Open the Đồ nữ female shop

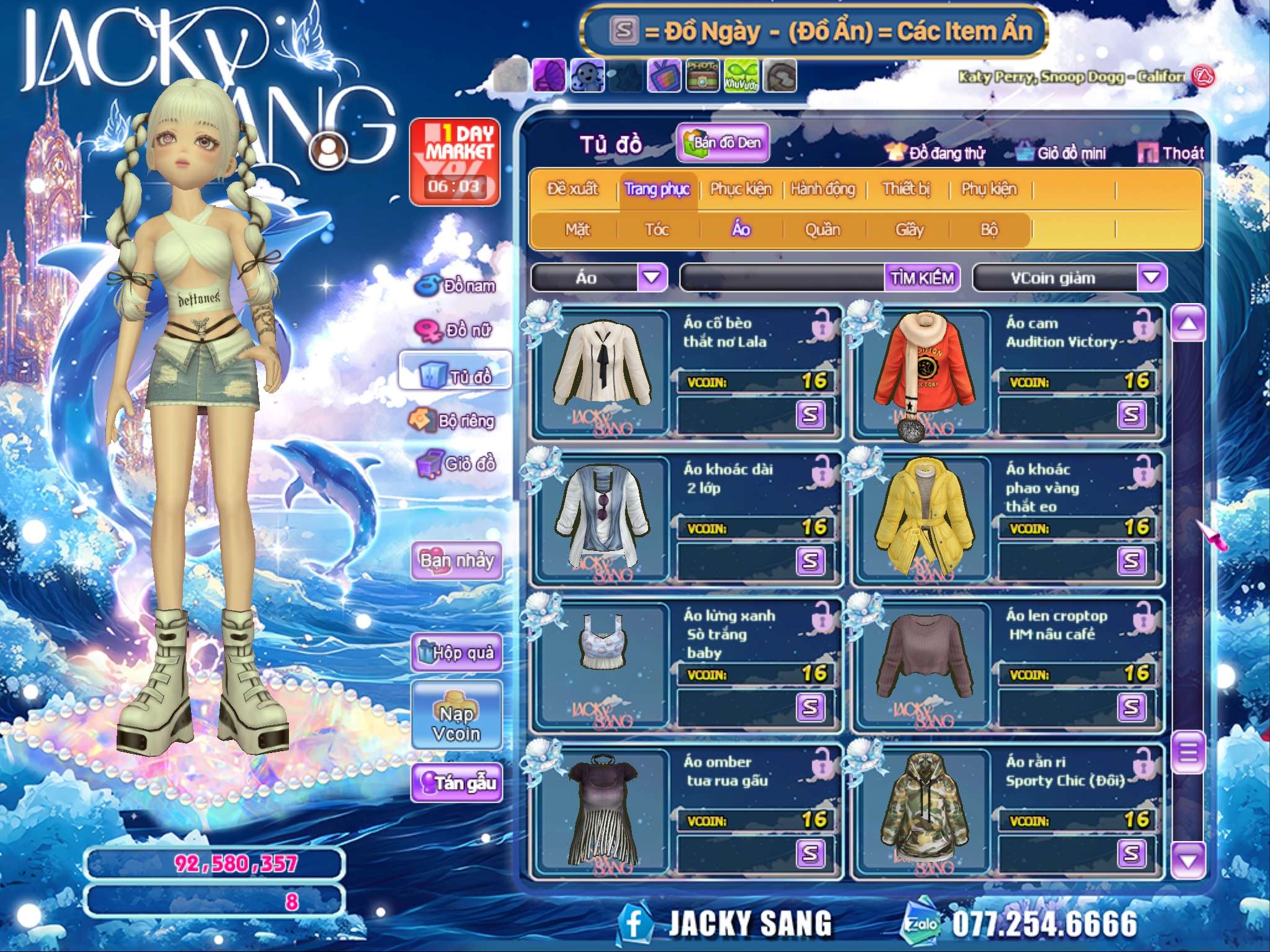[x=456, y=330]
